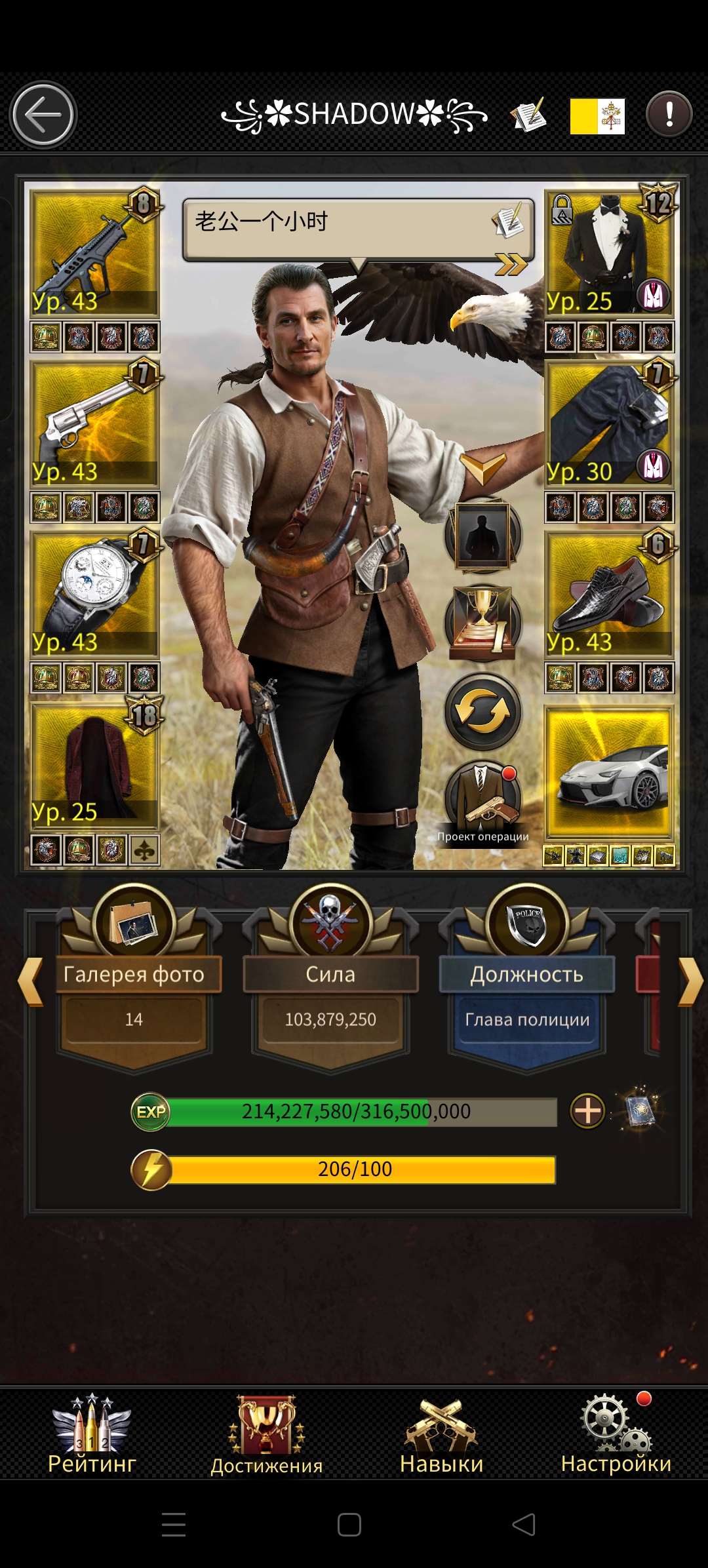The width and height of the screenshot is (708, 1568).
Task: Tap the circular swap arrows button
Action: 483,712
